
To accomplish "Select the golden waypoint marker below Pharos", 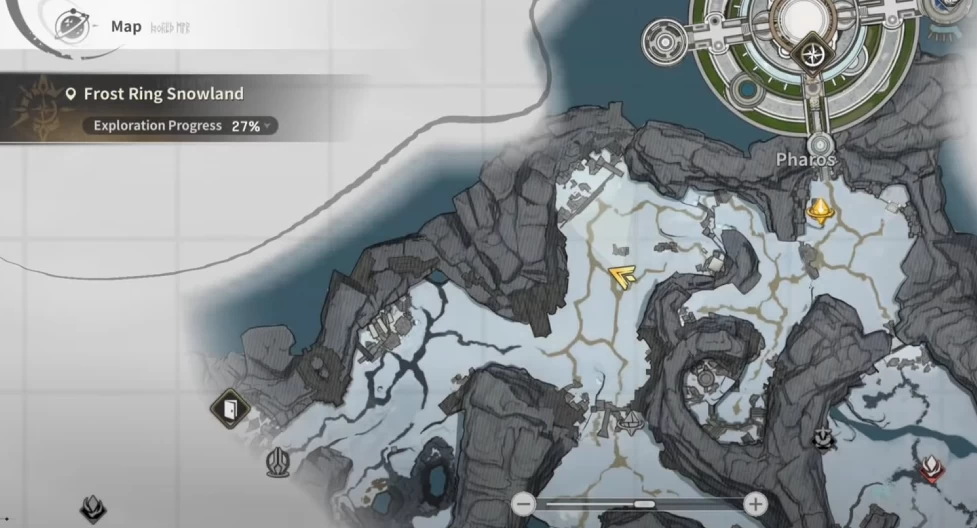I will pyautogui.click(x=821, y=210).
